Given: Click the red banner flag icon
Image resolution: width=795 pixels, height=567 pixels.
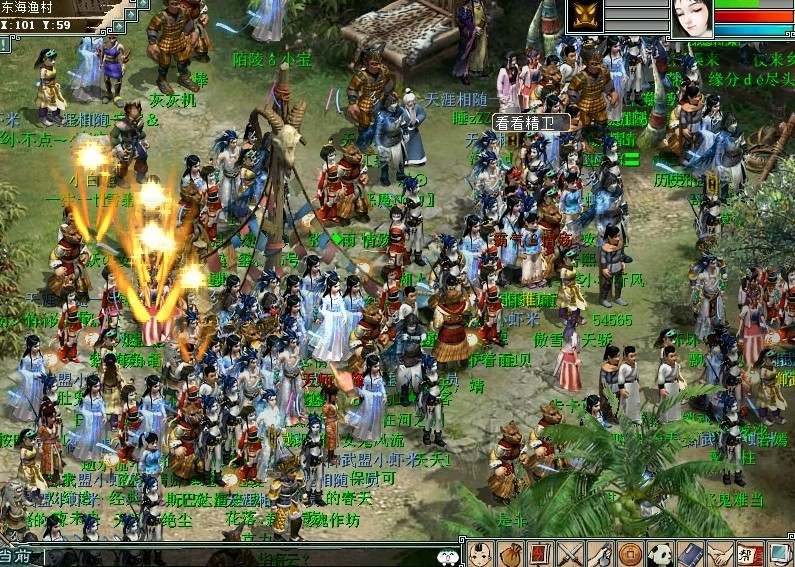Looking at the screenshot, I should pos(540,553).
